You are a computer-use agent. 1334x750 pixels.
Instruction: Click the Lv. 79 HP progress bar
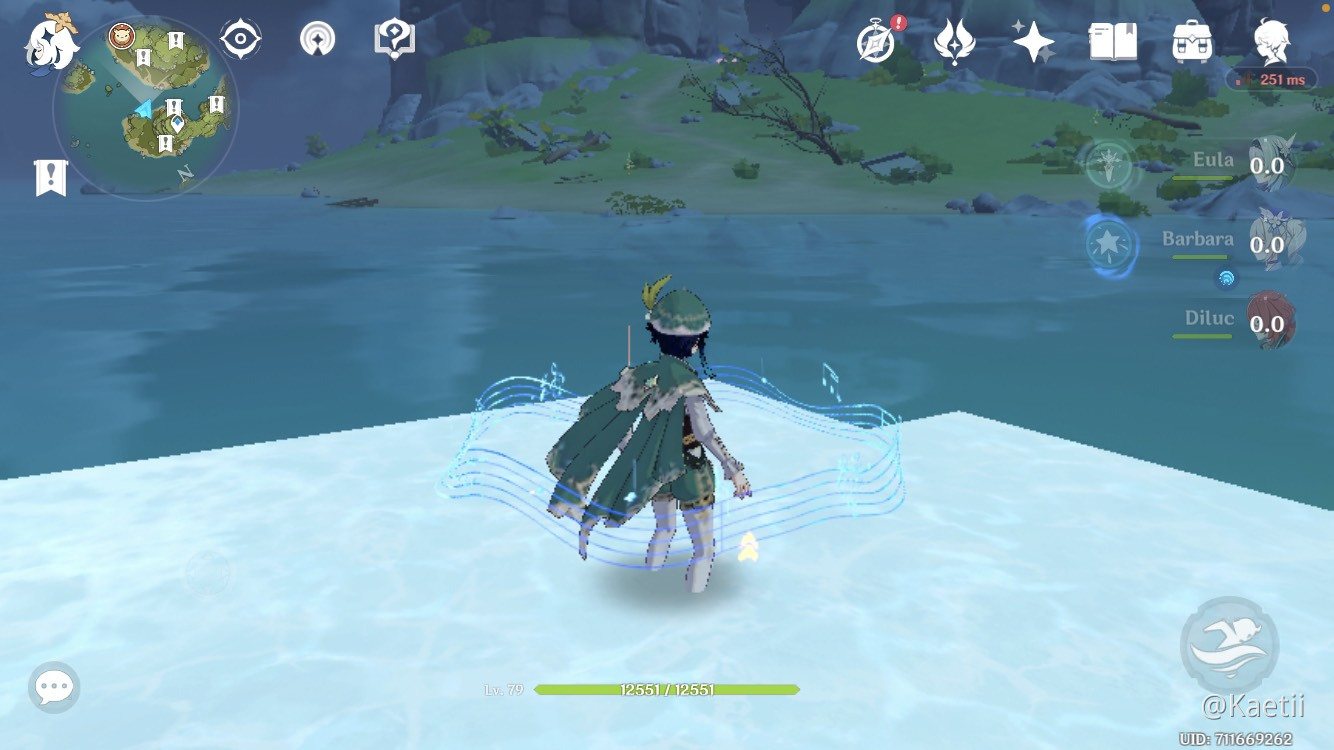click(x=667, y=688)
